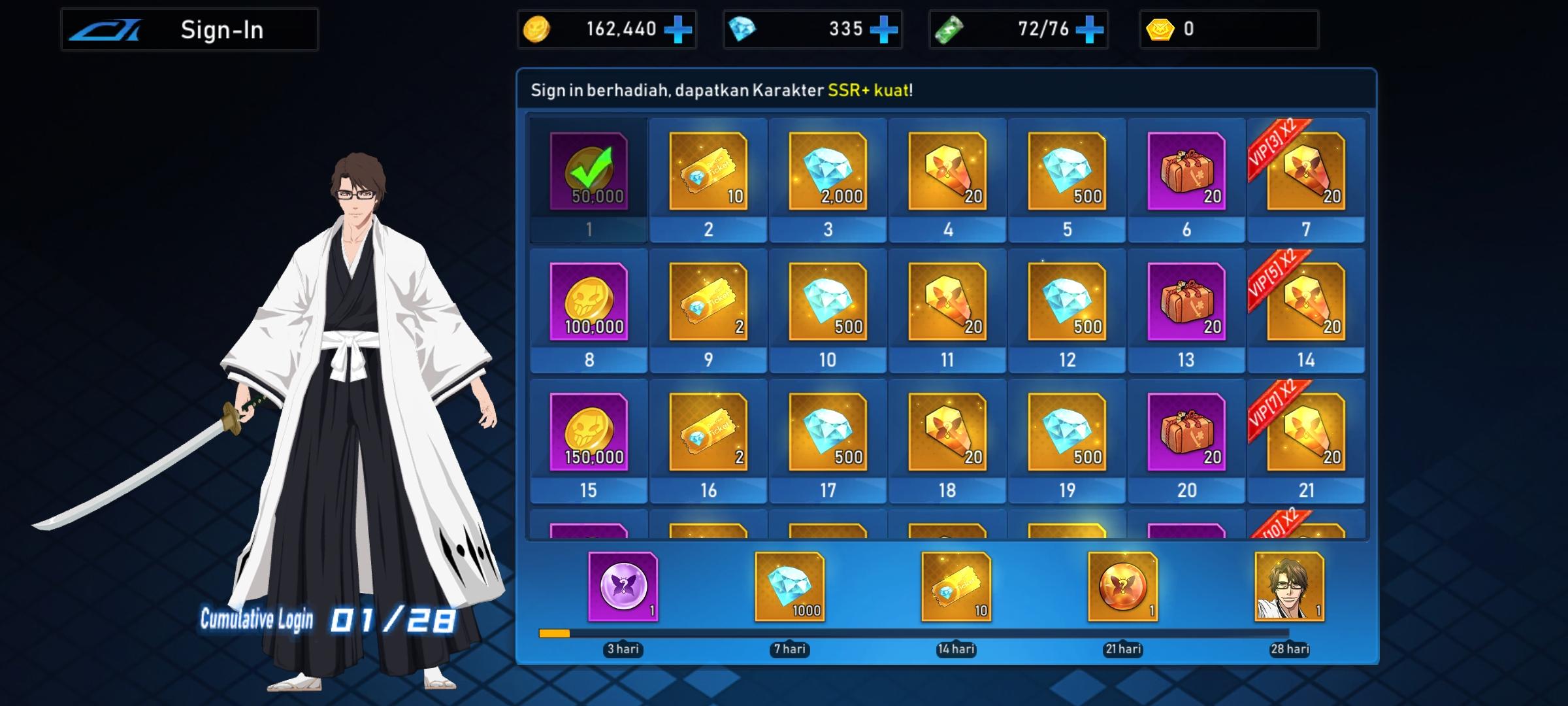This screenshot has height=706, width=1568.
Task: Select the diamond currency icon in top bar
Action: 744,29
